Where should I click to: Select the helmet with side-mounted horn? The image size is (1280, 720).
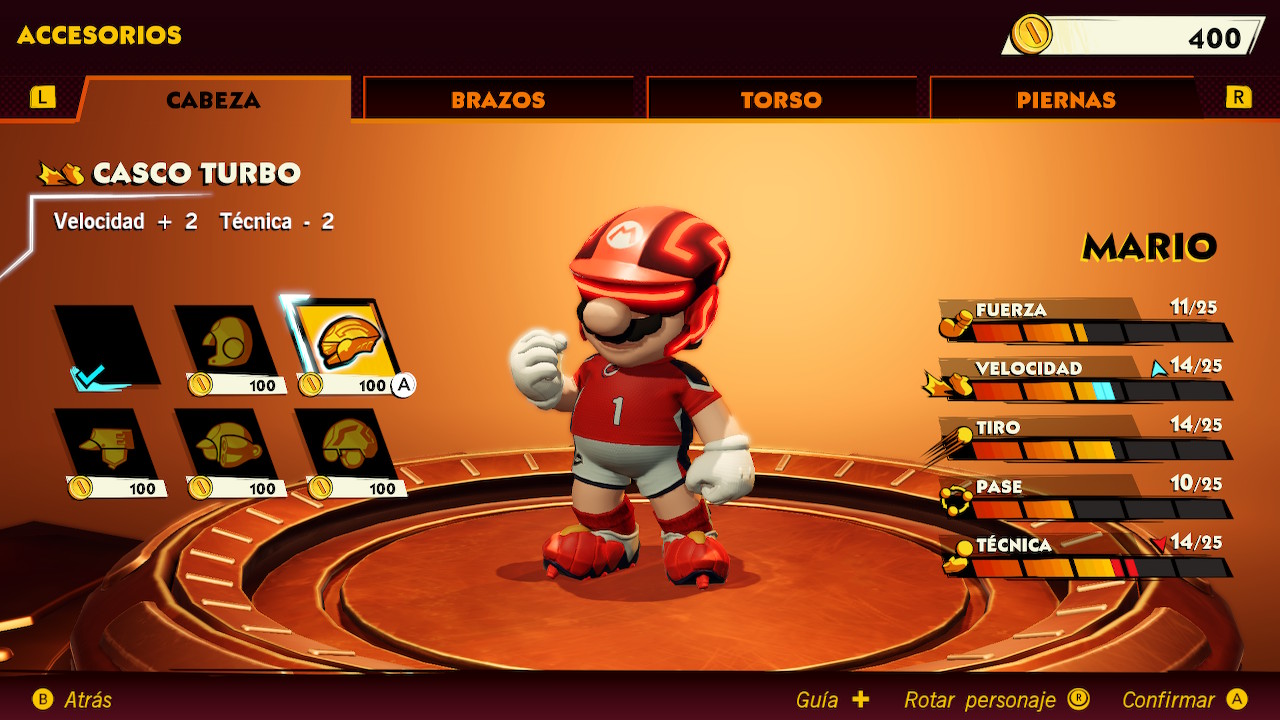click(x=226, y=444)
